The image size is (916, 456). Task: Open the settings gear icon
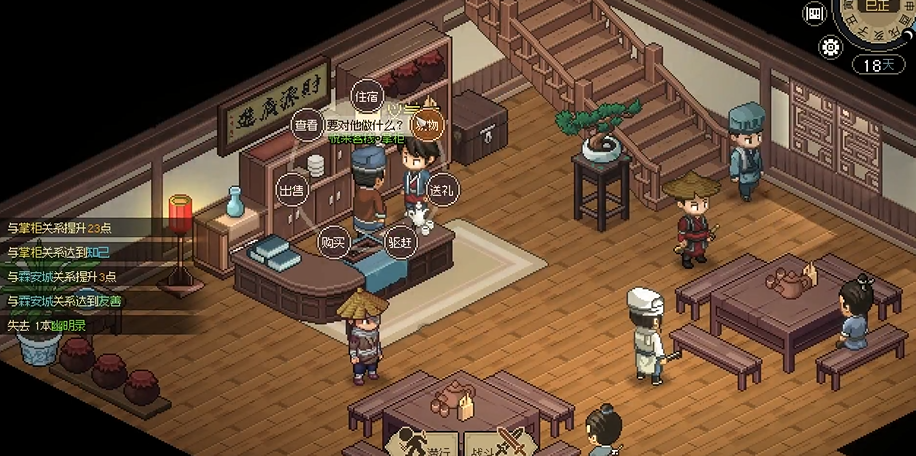tap(829, 46)
